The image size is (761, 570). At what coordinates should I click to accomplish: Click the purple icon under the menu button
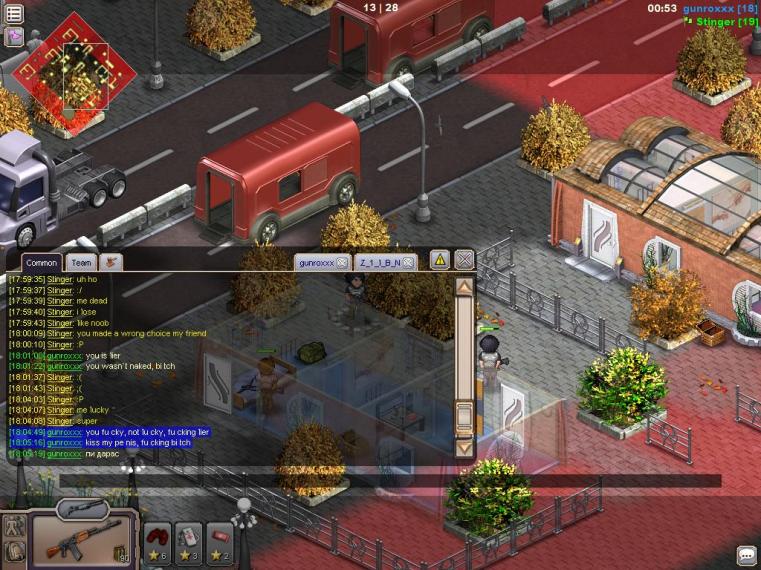(14, 36)
